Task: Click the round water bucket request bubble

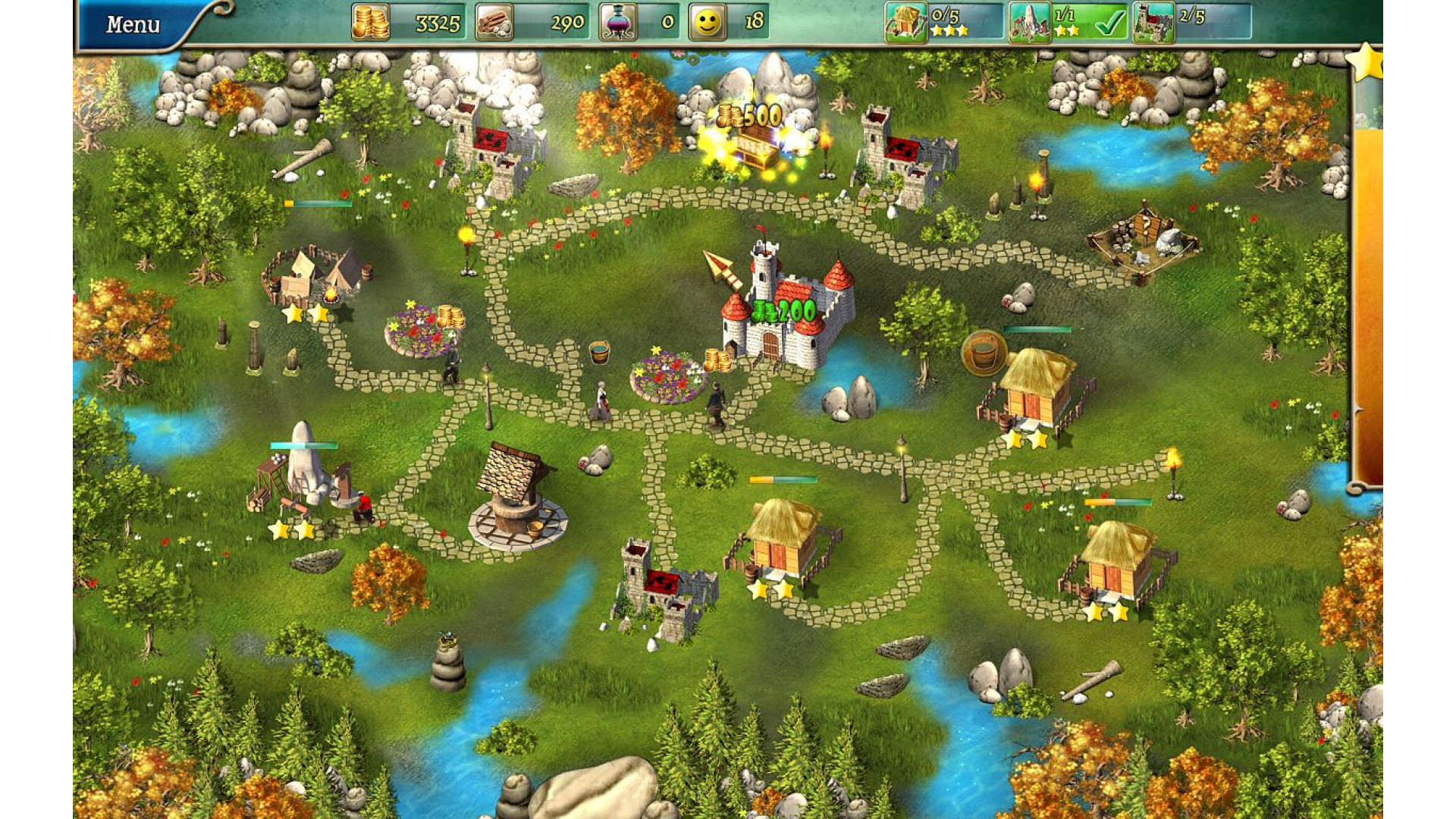Action: tap(984, 353)
